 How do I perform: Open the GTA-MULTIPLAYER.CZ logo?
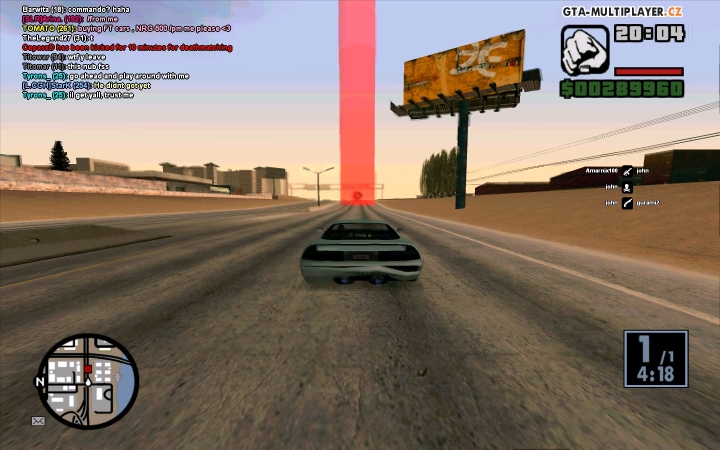tap(623, 10)
